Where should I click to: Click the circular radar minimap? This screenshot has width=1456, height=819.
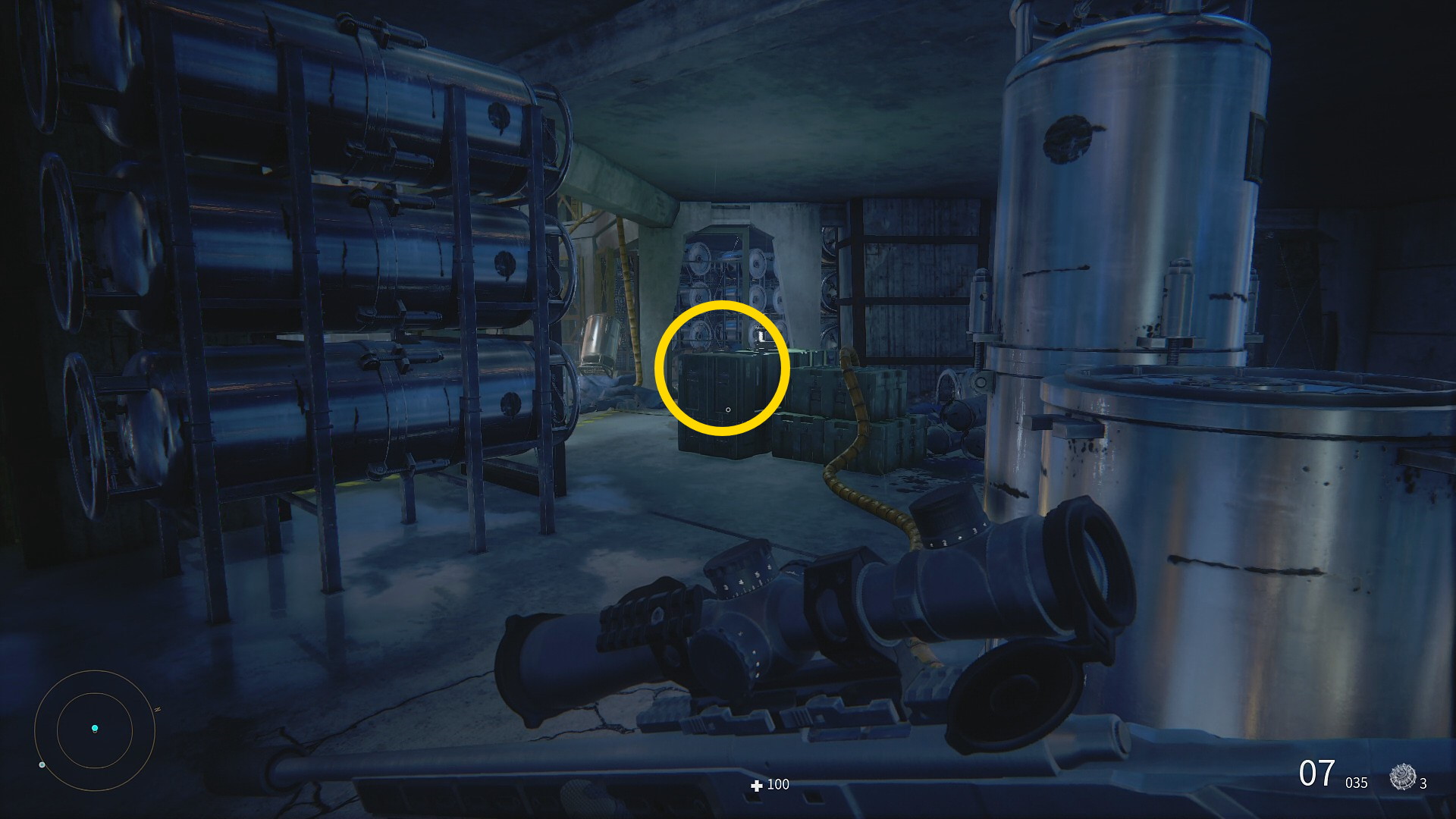click(x=95, y=730)
